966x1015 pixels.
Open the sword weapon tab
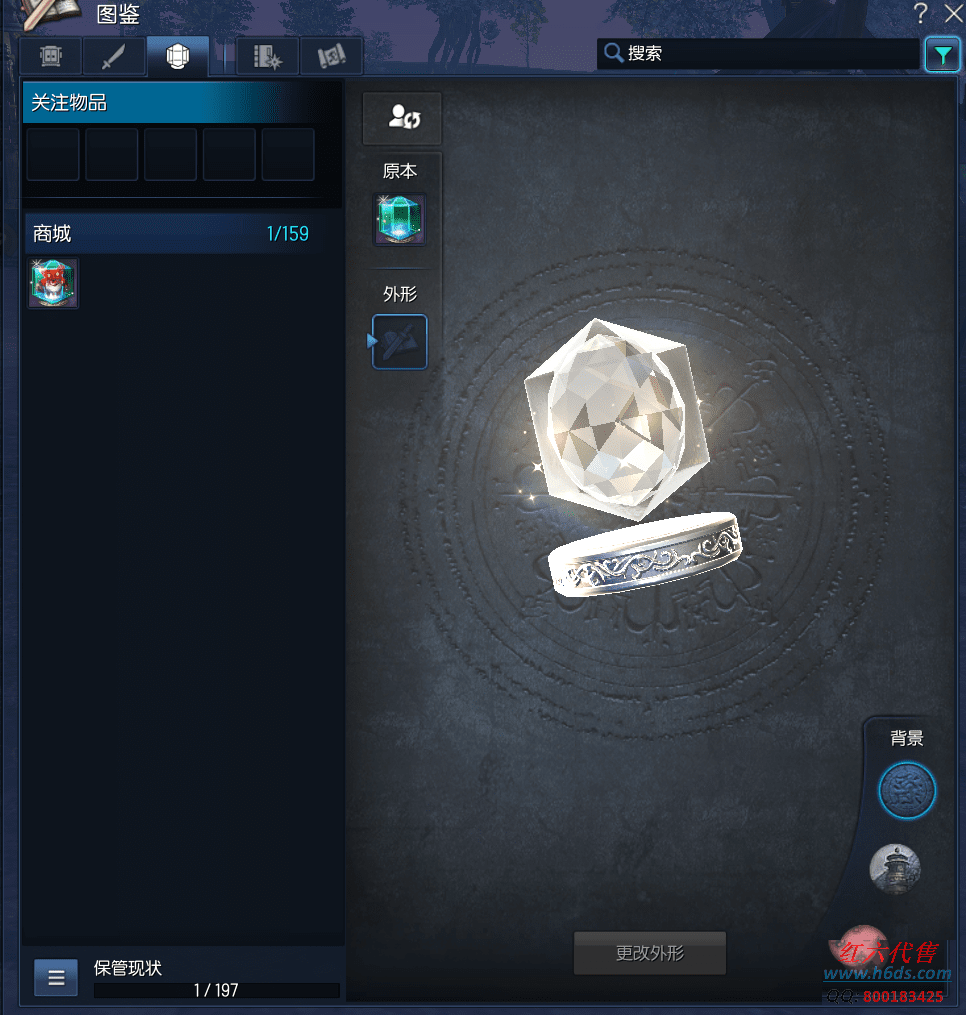115,57
